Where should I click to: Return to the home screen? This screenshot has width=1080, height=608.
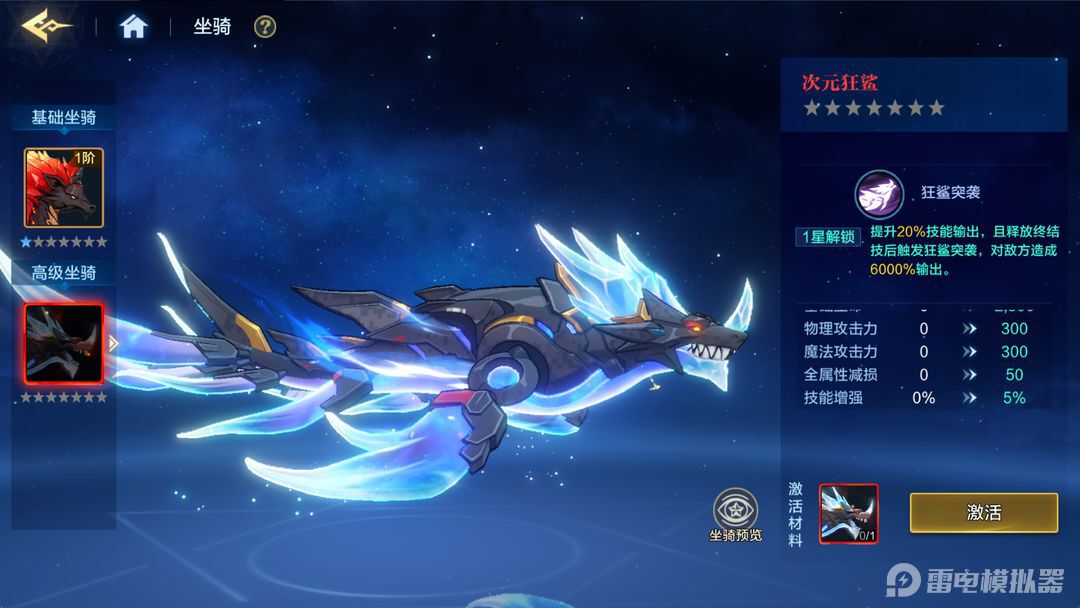click(x=134, y=27)
